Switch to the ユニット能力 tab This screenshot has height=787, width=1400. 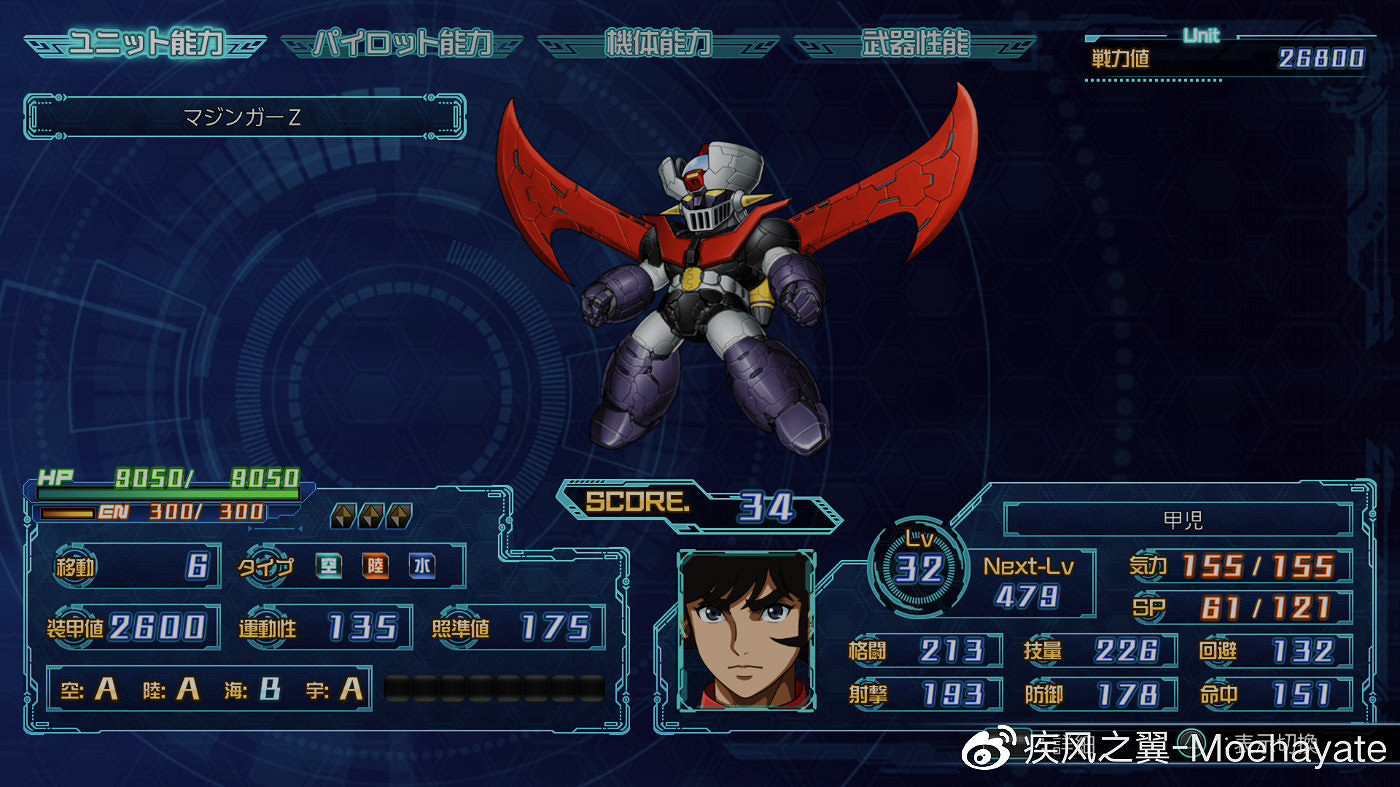145,44
